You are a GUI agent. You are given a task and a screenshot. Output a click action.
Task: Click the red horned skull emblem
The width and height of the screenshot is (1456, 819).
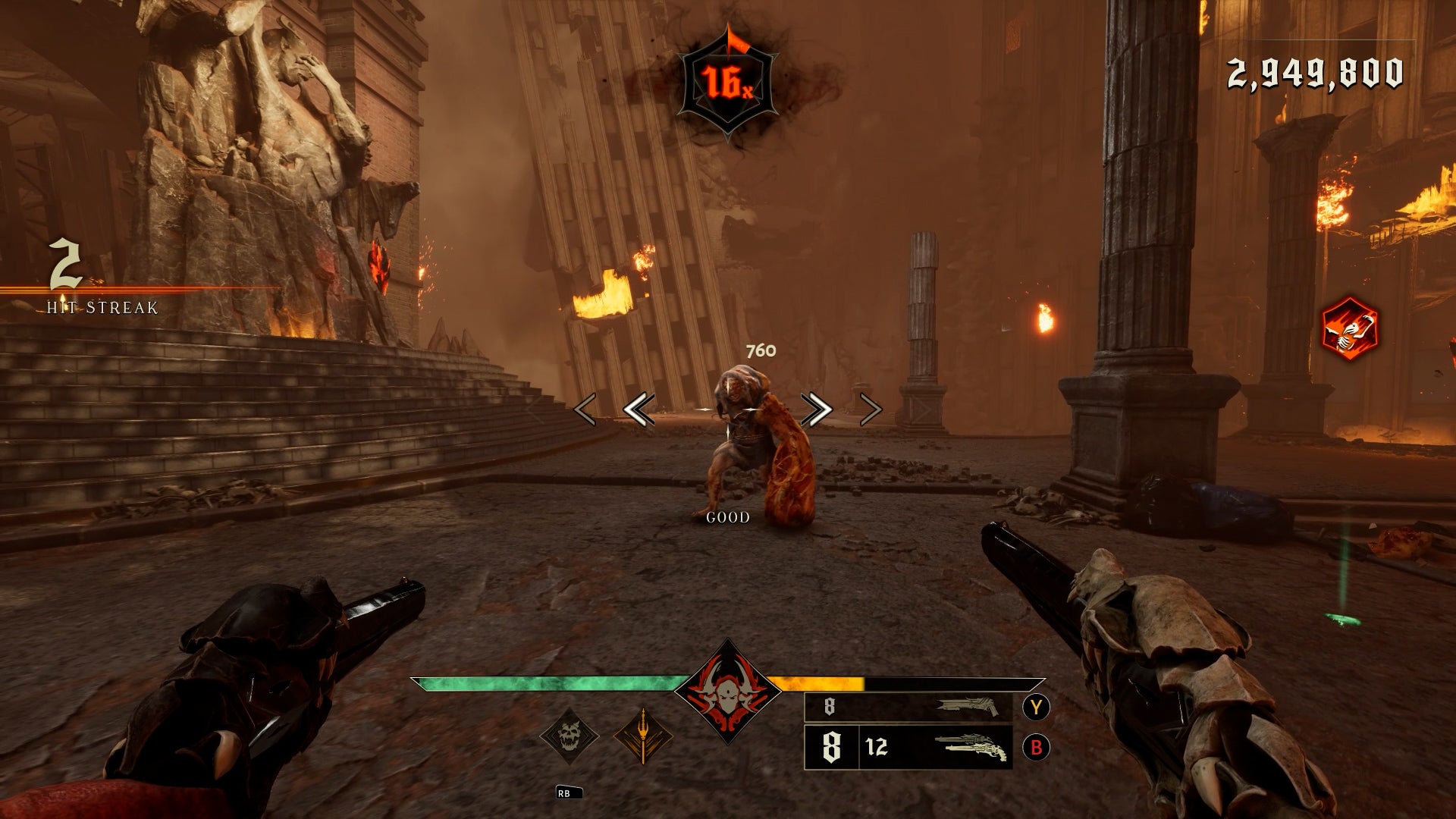(x=727, y=692)
